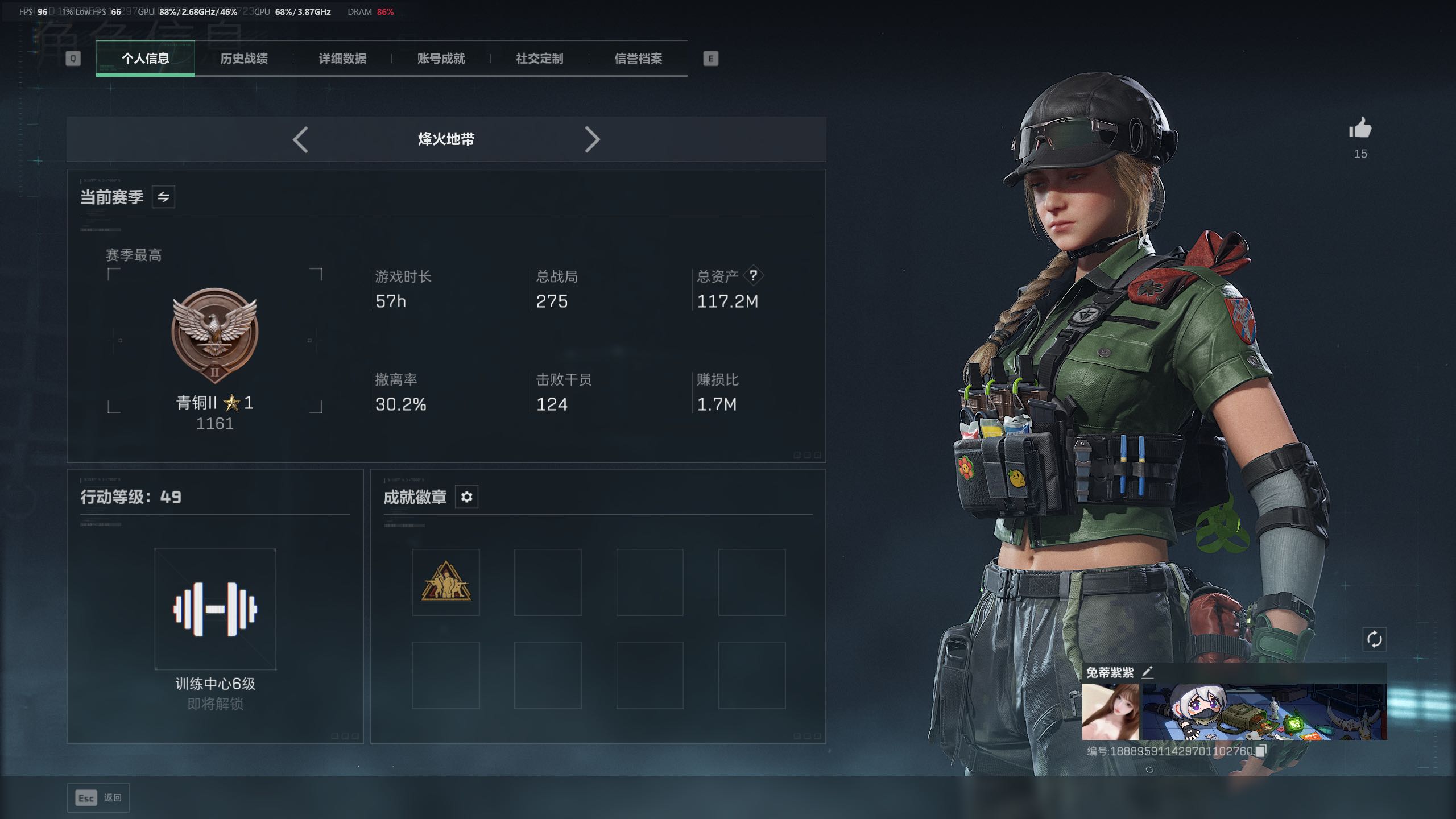
Task: Select the 详细数据 tab
Action: tap(342, 59)
